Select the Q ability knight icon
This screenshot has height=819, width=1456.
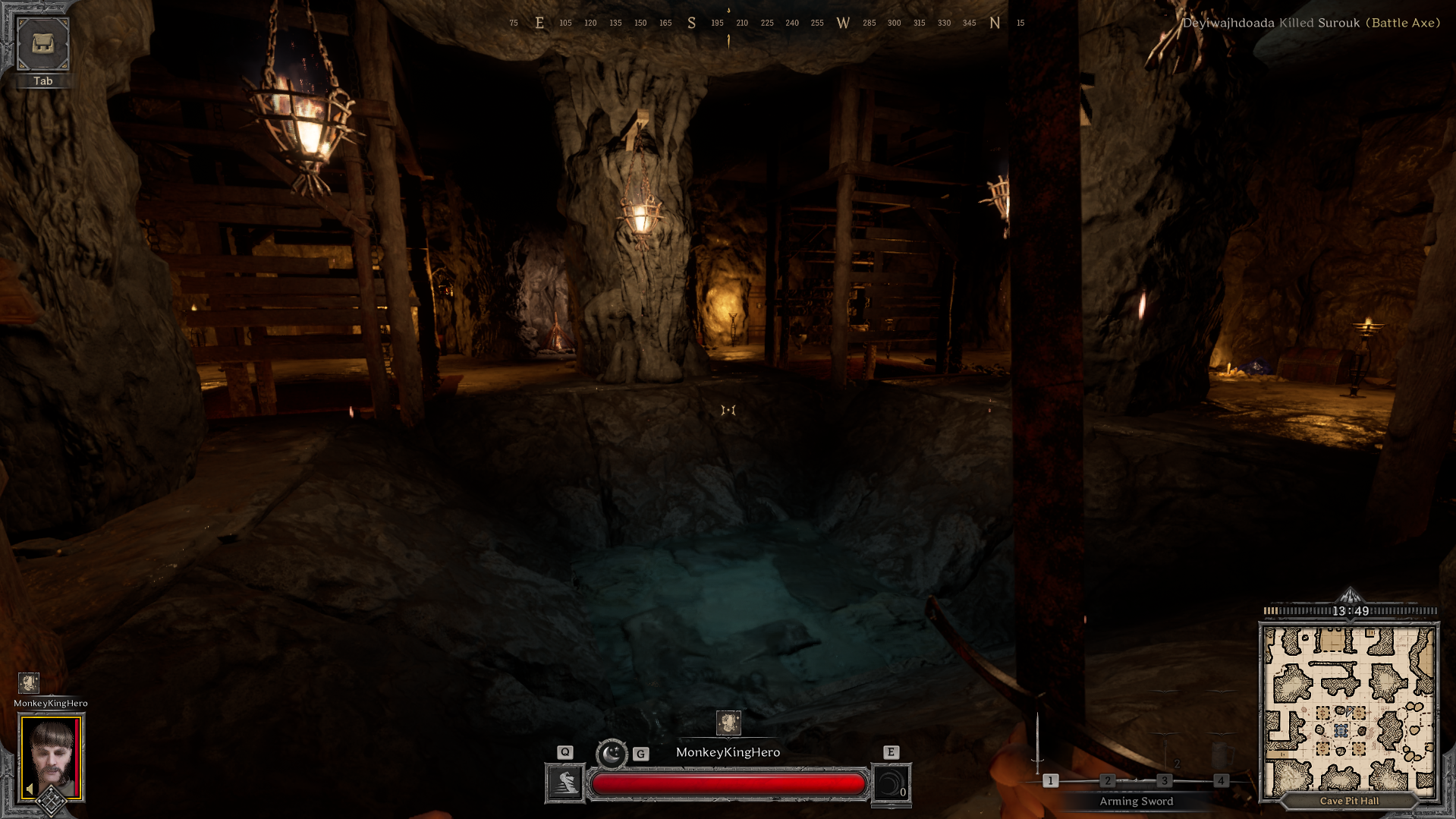564,783
